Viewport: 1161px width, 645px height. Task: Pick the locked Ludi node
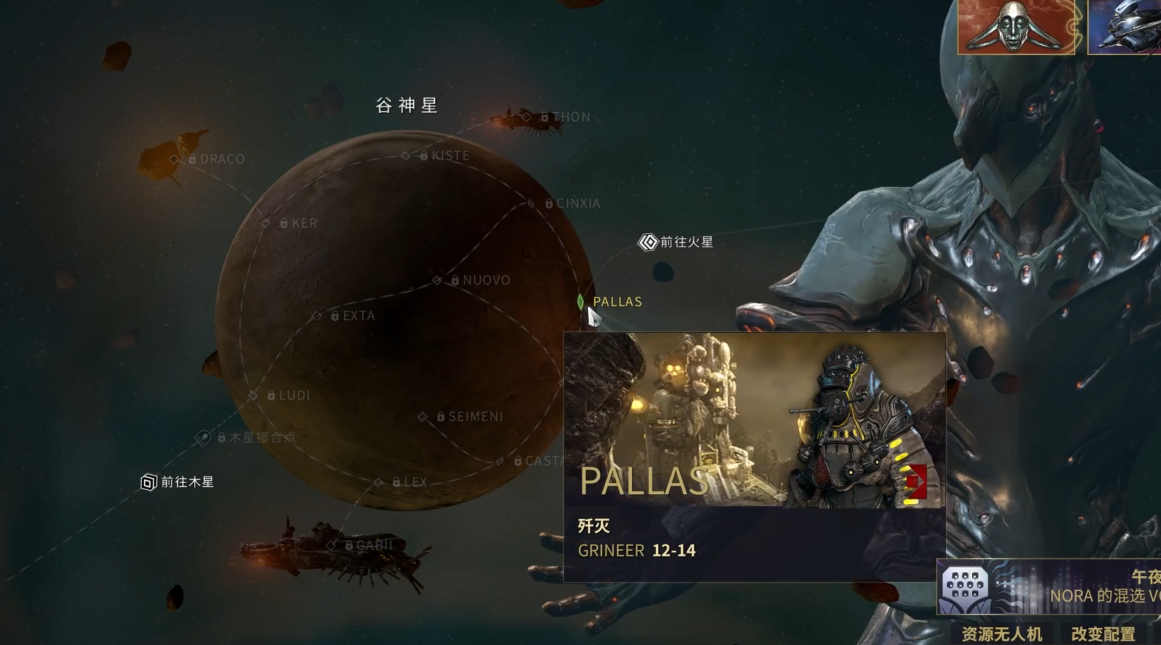click(252, 395)
